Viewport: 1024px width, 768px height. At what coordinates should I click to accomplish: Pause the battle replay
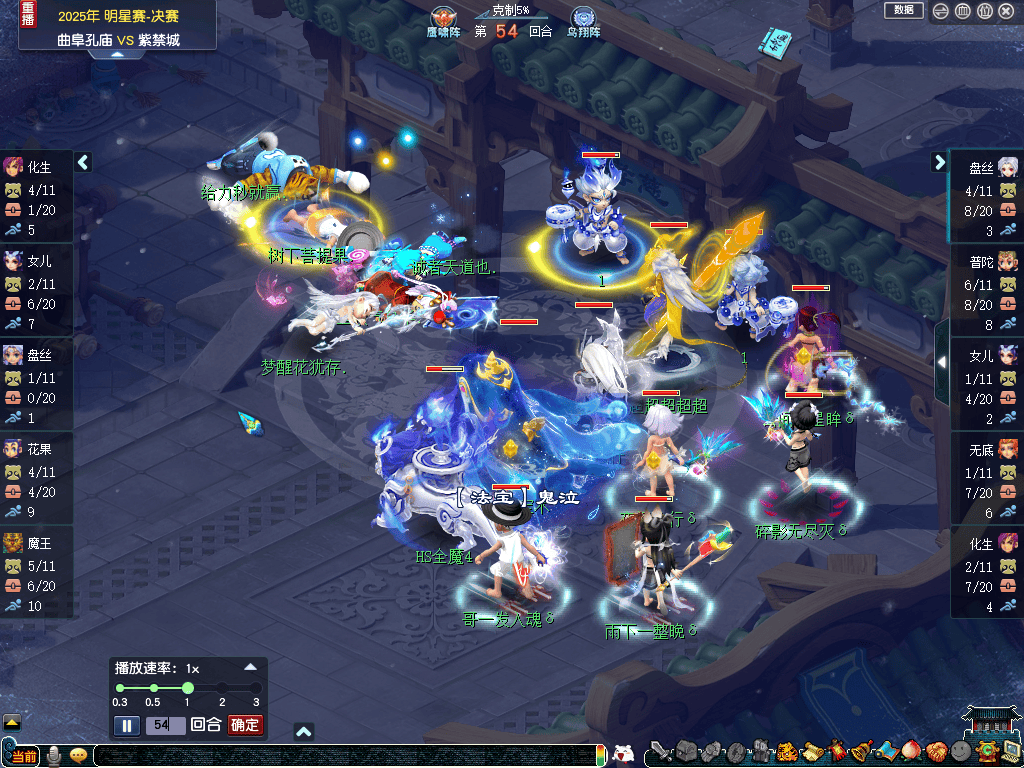127,725
